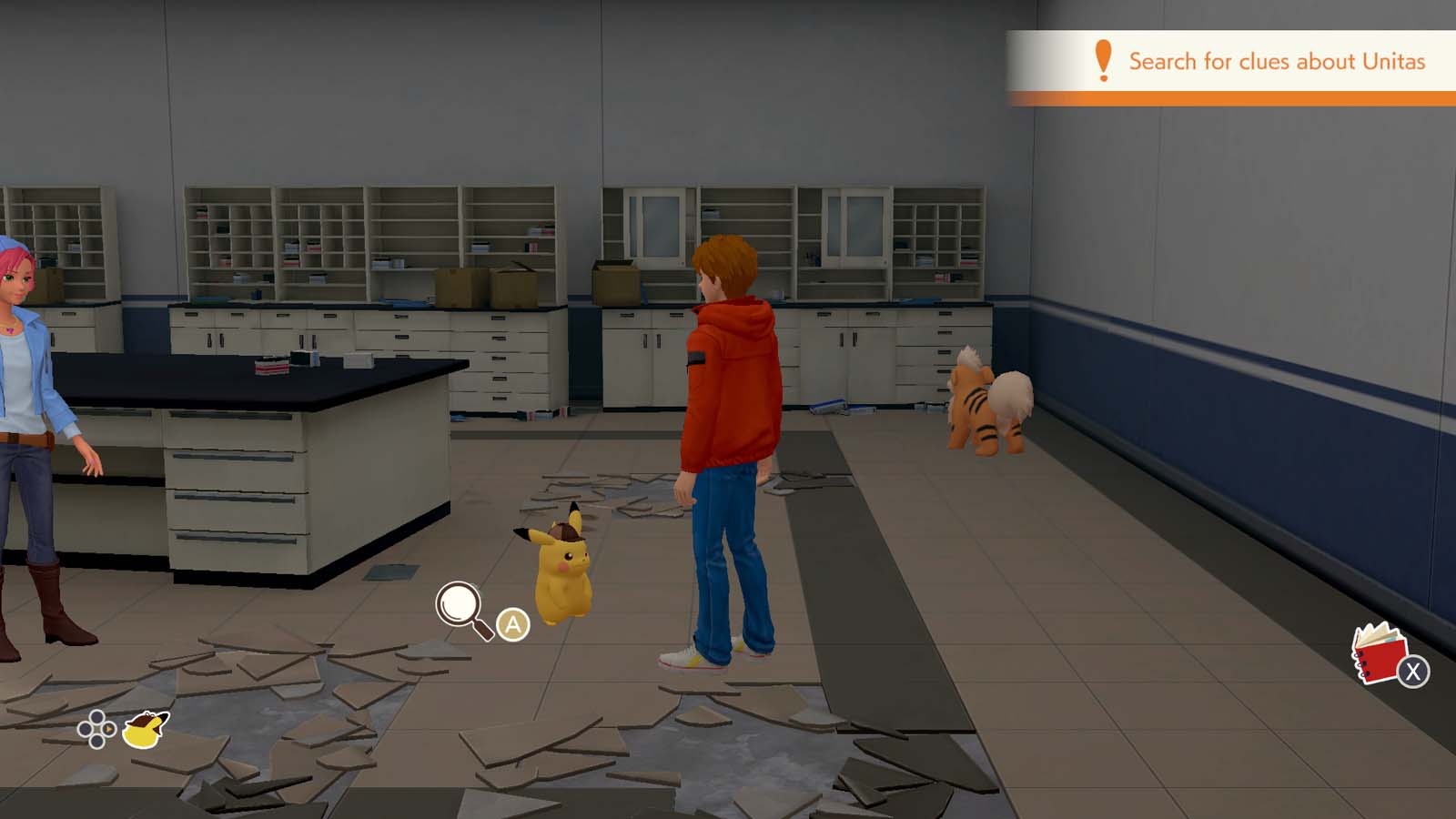Click the top circle of the d-pad indicator

pyautogui.click(x=96, y=717)
